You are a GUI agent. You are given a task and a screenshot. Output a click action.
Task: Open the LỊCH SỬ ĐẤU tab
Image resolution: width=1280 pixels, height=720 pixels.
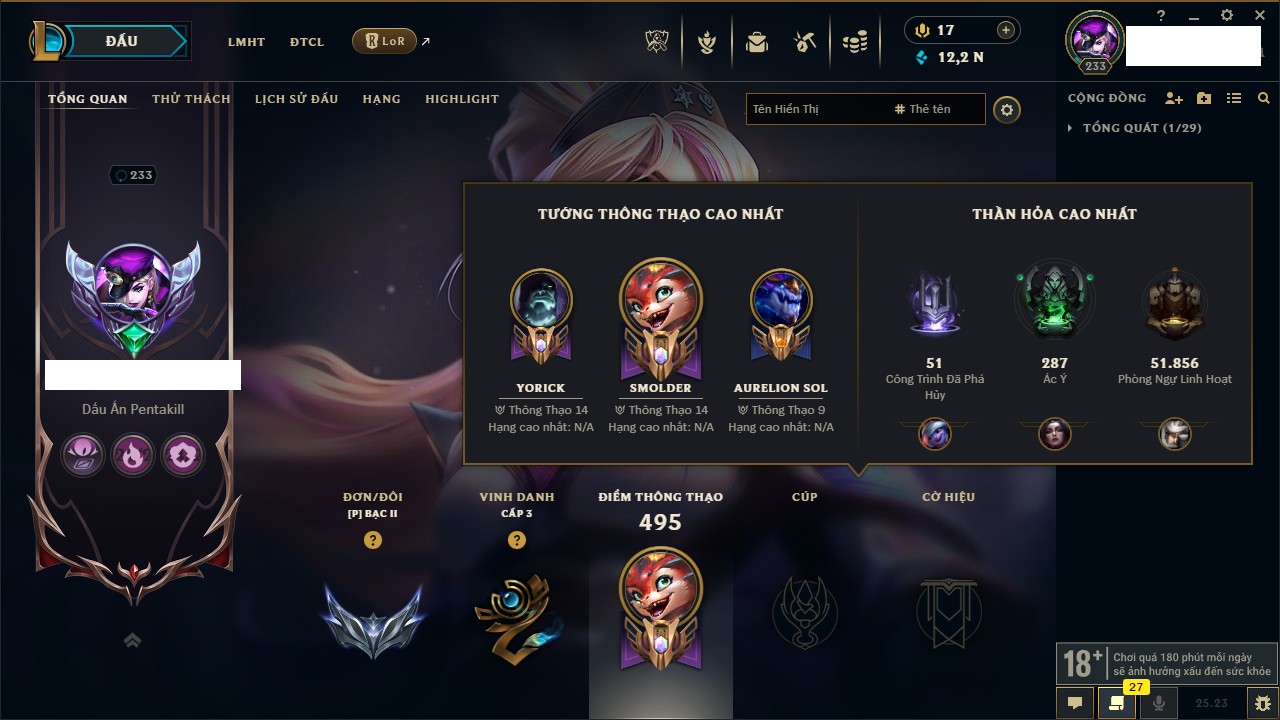[296, 99]
